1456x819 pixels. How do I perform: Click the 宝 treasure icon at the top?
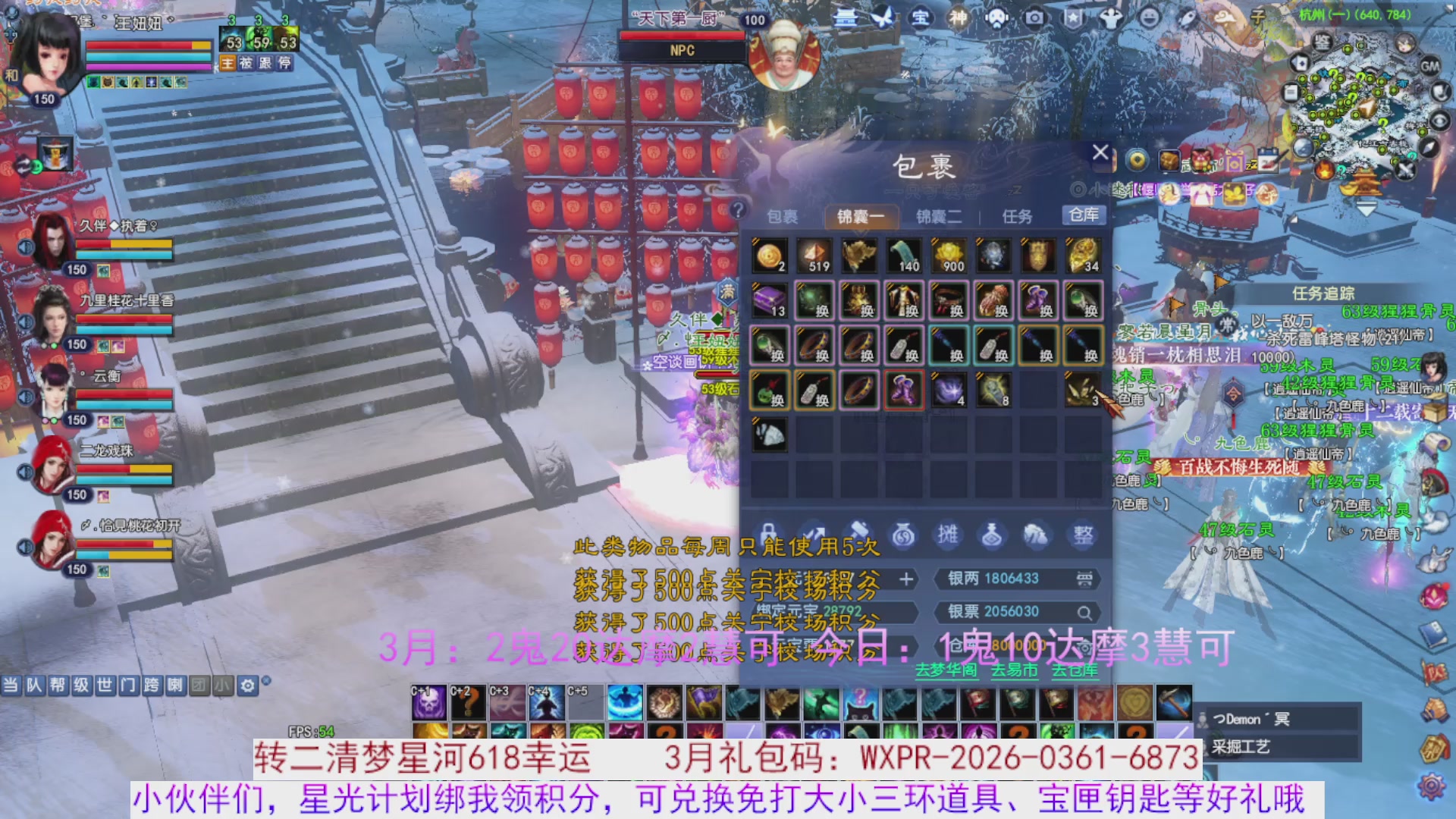click(922, 17)
